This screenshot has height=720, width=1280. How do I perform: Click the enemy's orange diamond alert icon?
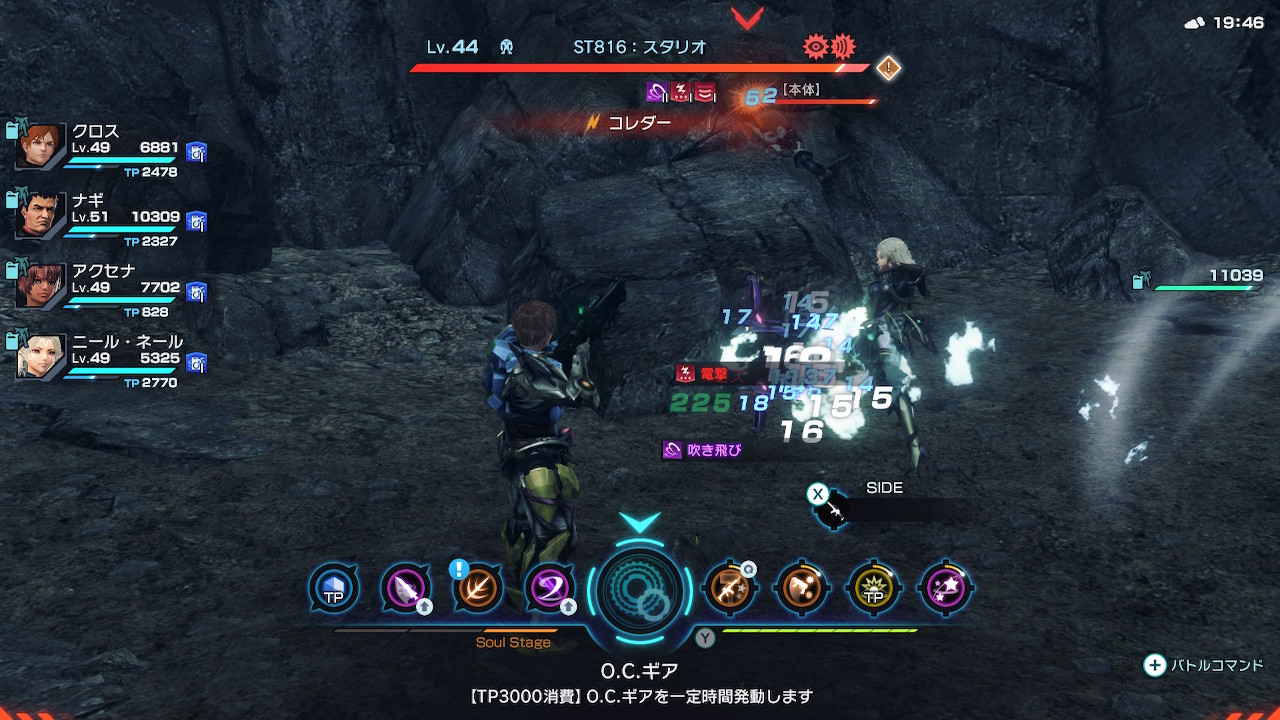888,68
